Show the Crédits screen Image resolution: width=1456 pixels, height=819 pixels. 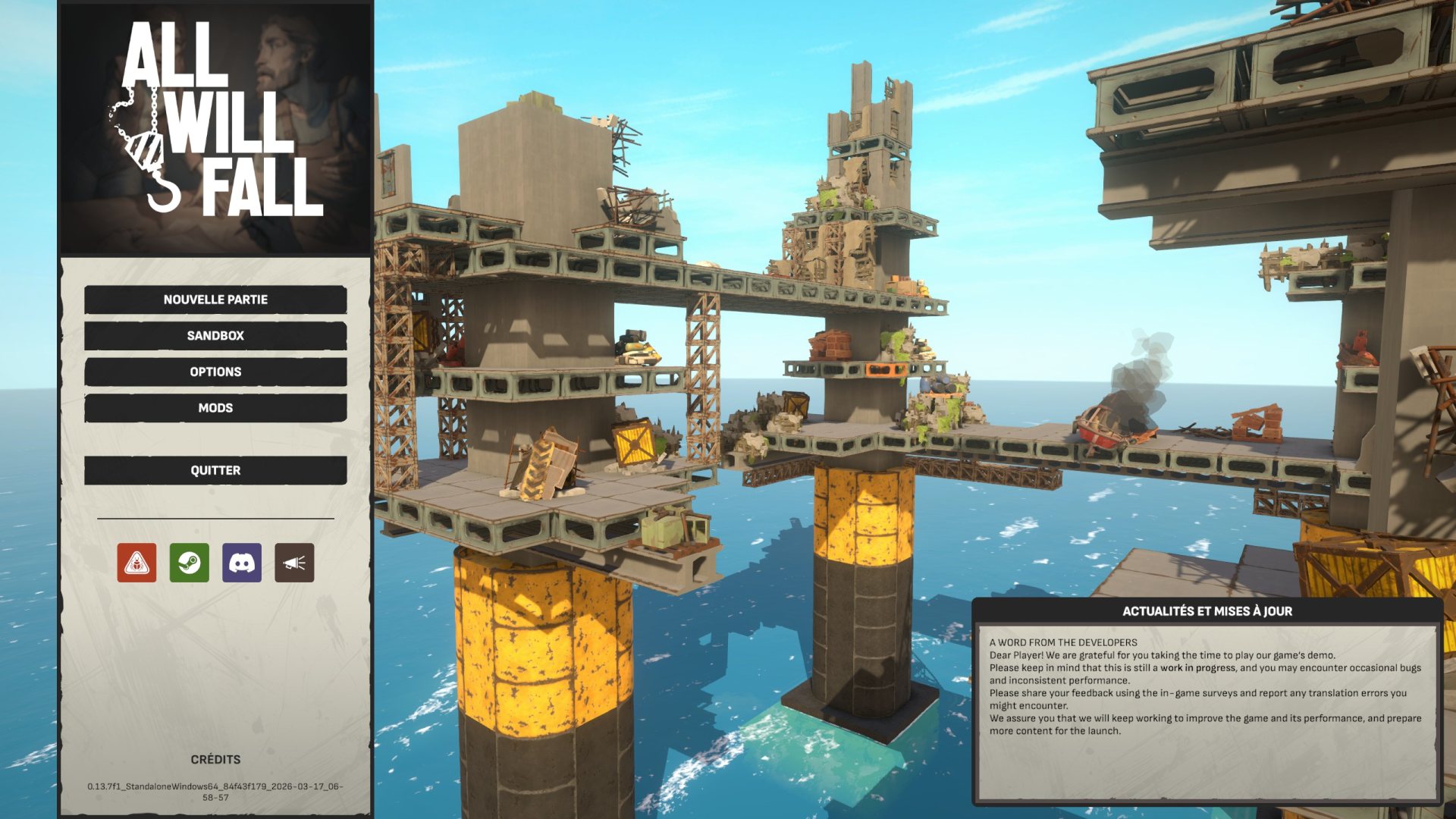[x=215, y=759]
